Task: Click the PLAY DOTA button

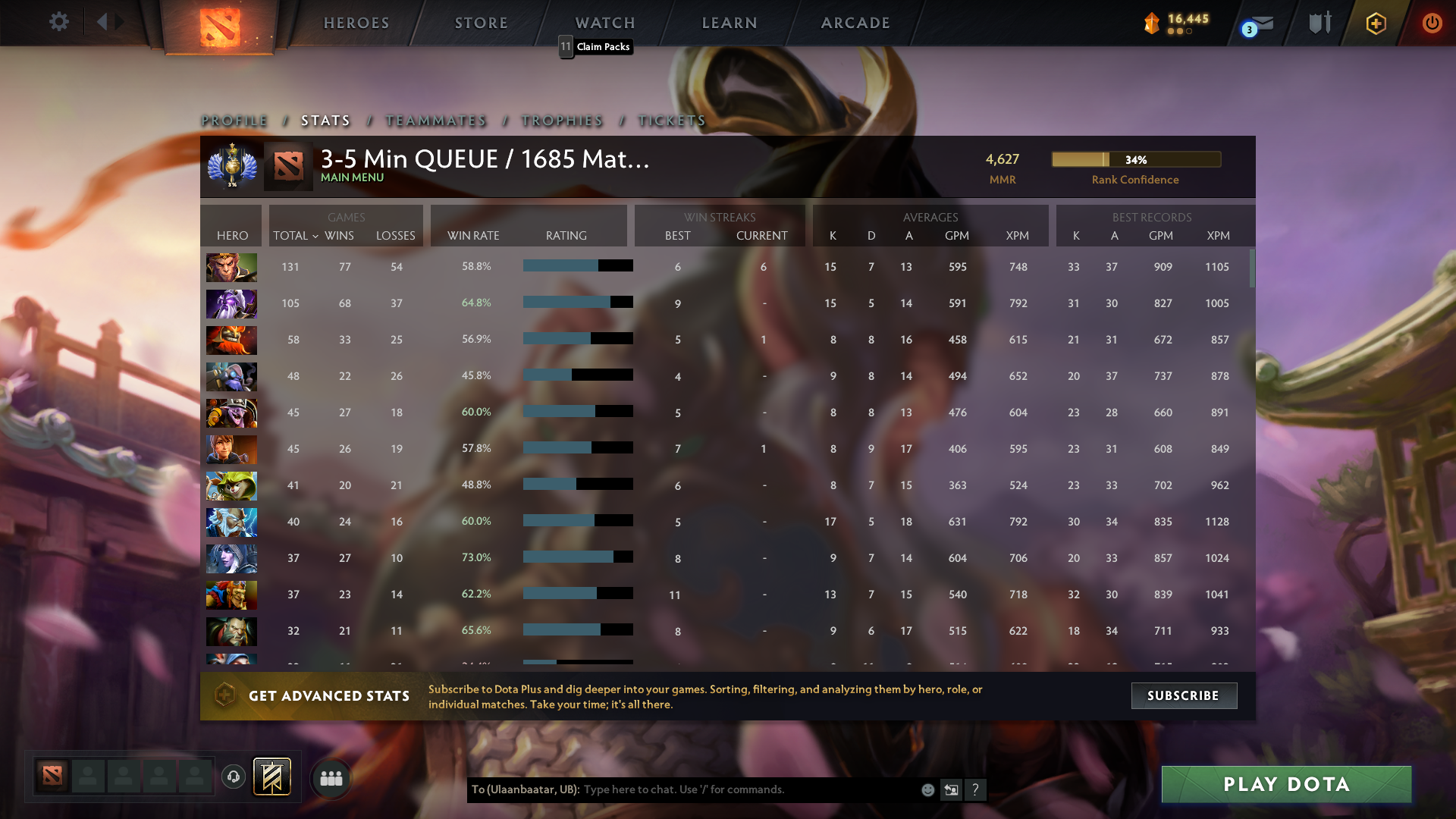Action: (x=1285, y=785)
